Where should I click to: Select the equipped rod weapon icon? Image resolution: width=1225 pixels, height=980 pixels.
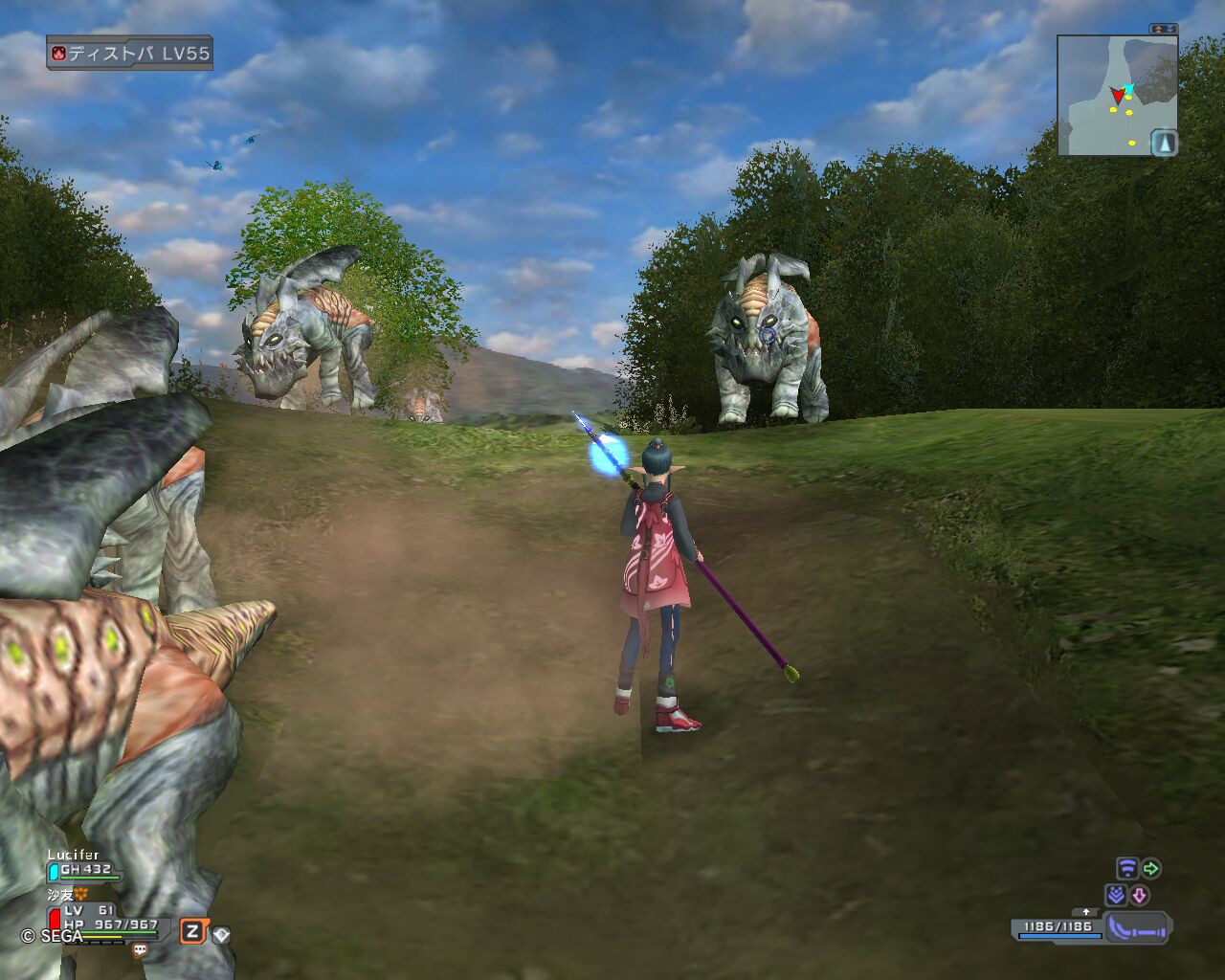coord(1137,927)
